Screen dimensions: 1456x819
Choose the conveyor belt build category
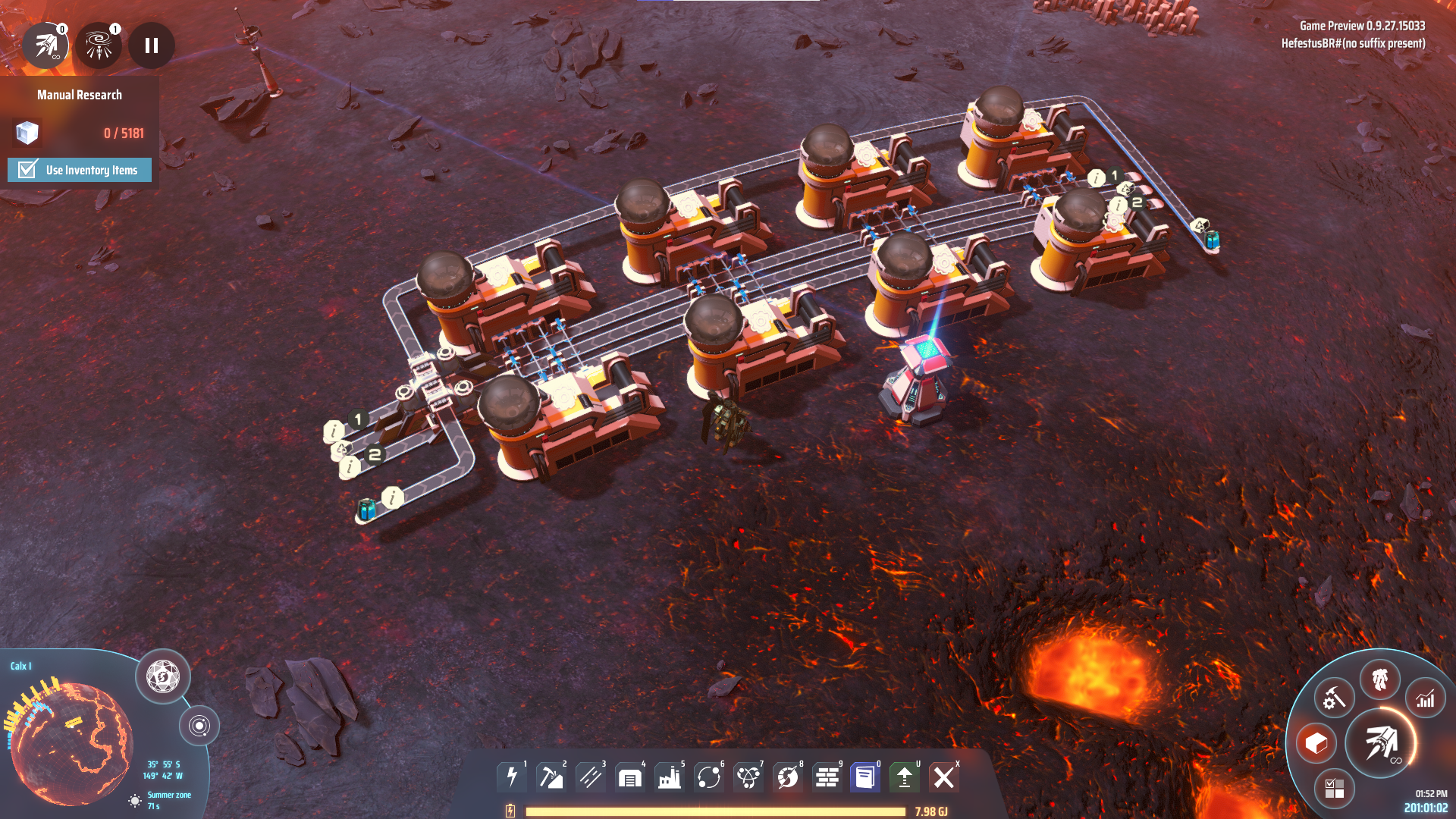[x=591, y=777]
